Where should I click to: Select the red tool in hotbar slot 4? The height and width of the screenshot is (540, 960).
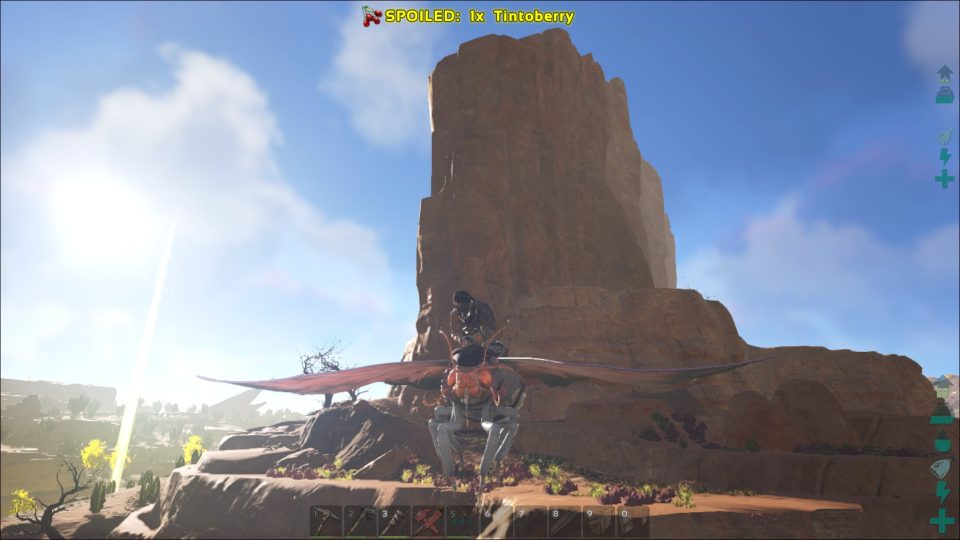428,522
